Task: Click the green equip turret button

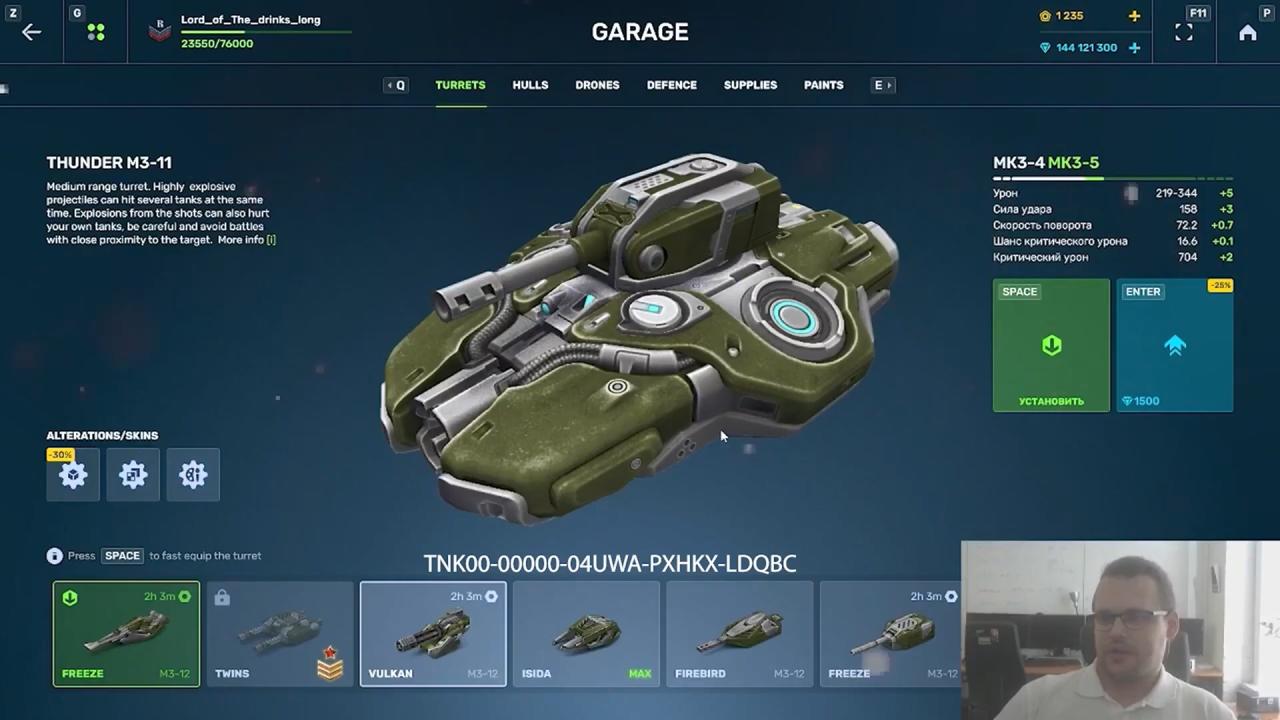Action: [1051, 345]
